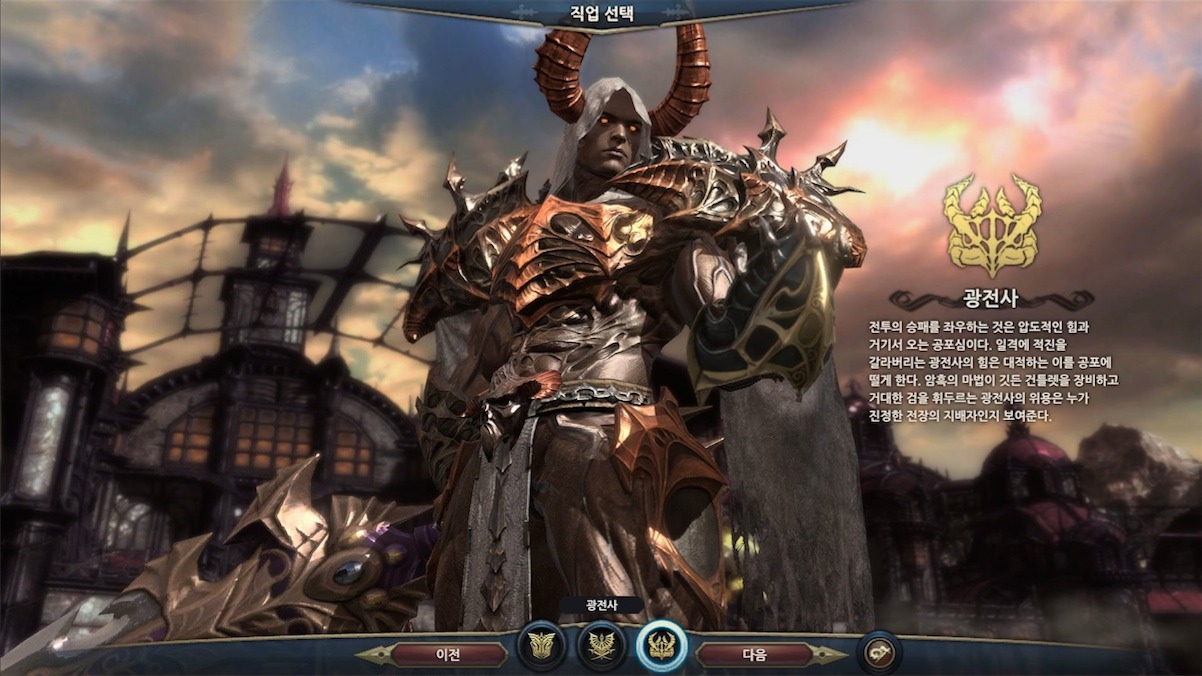Choose the winged crossed-swords class icon
1202x676 pixels.
[x=601, y=647]
